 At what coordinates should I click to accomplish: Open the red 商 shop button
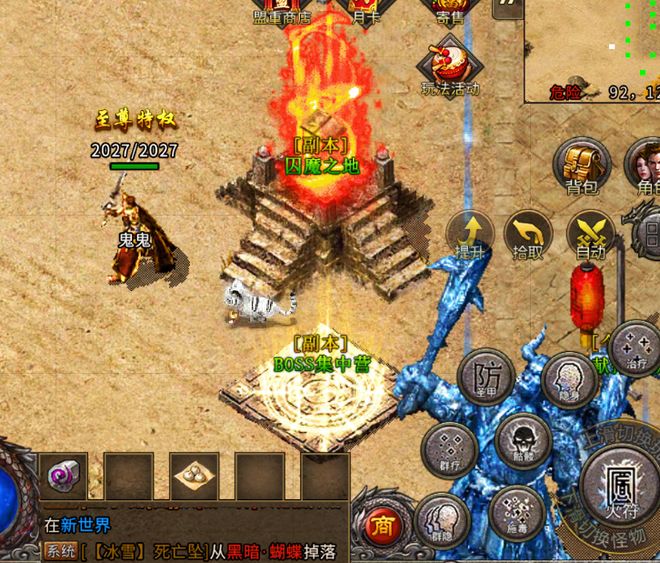382,524
